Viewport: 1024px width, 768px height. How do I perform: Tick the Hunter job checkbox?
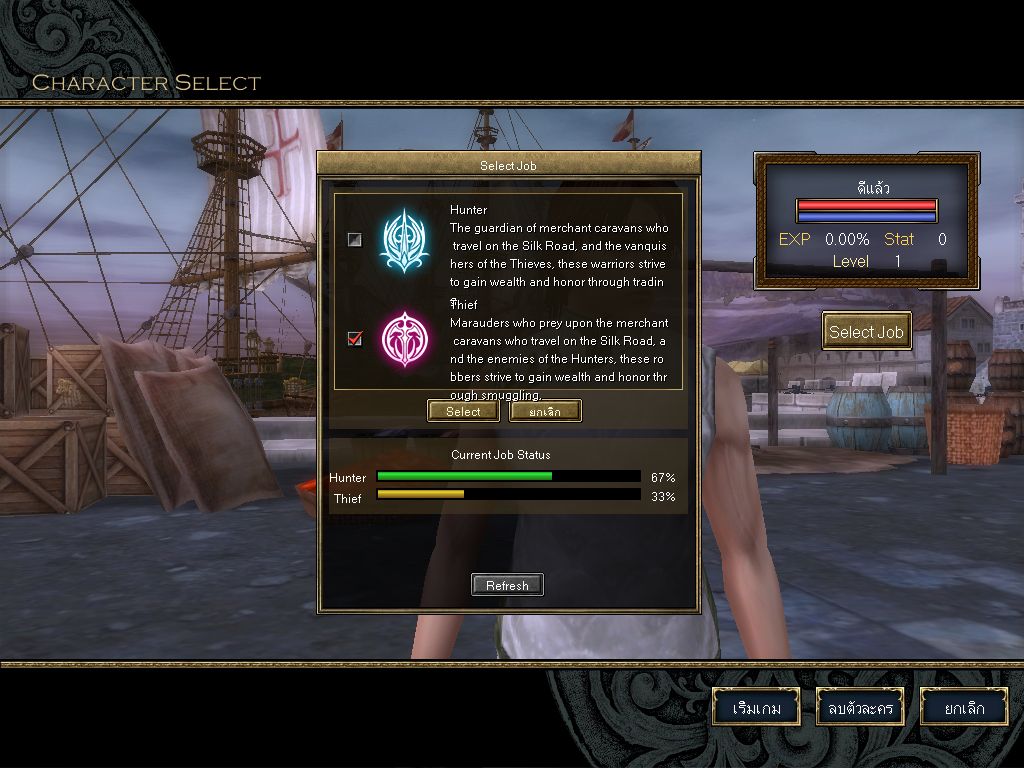coord(354,240)
